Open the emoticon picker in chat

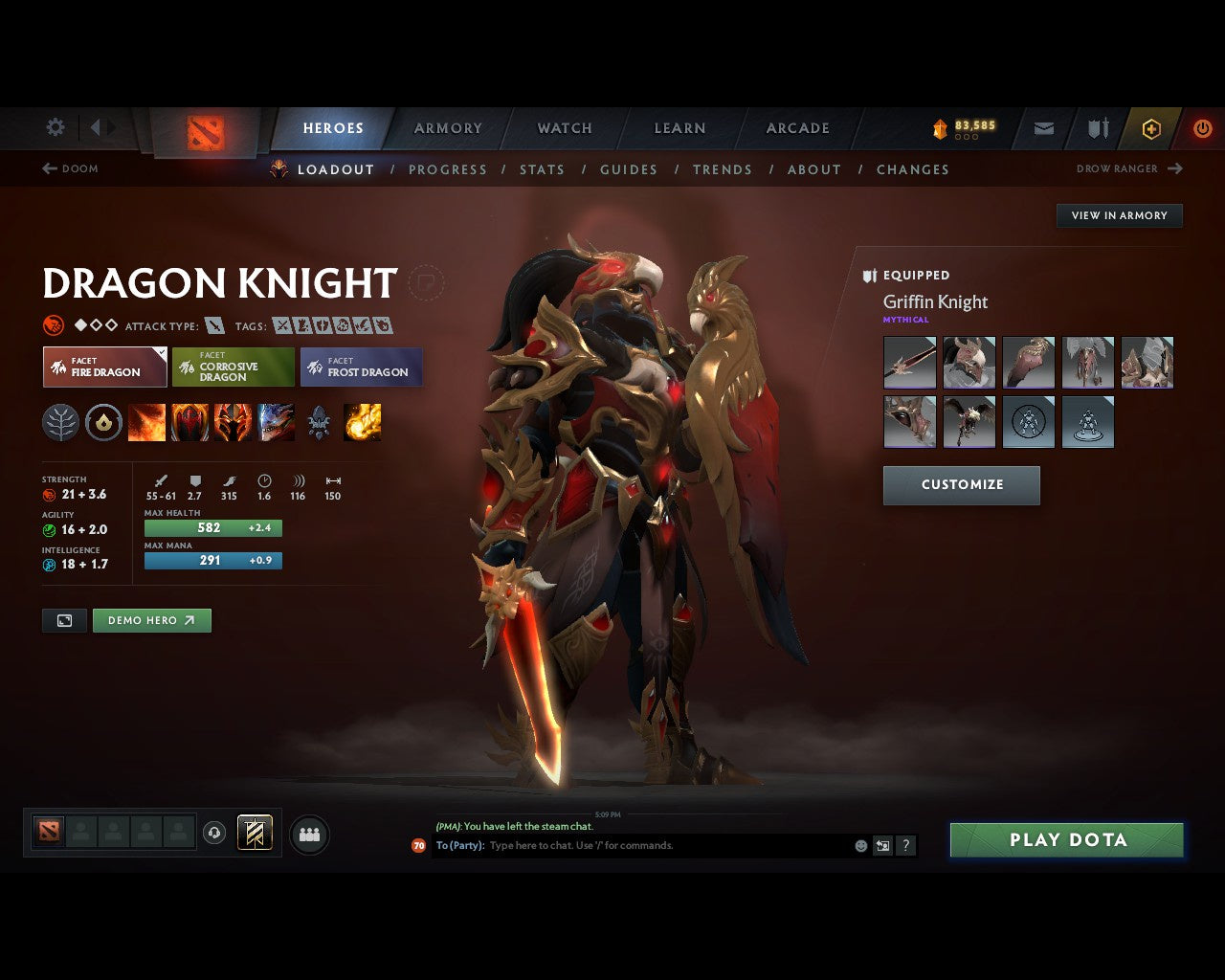click(858, 845)
